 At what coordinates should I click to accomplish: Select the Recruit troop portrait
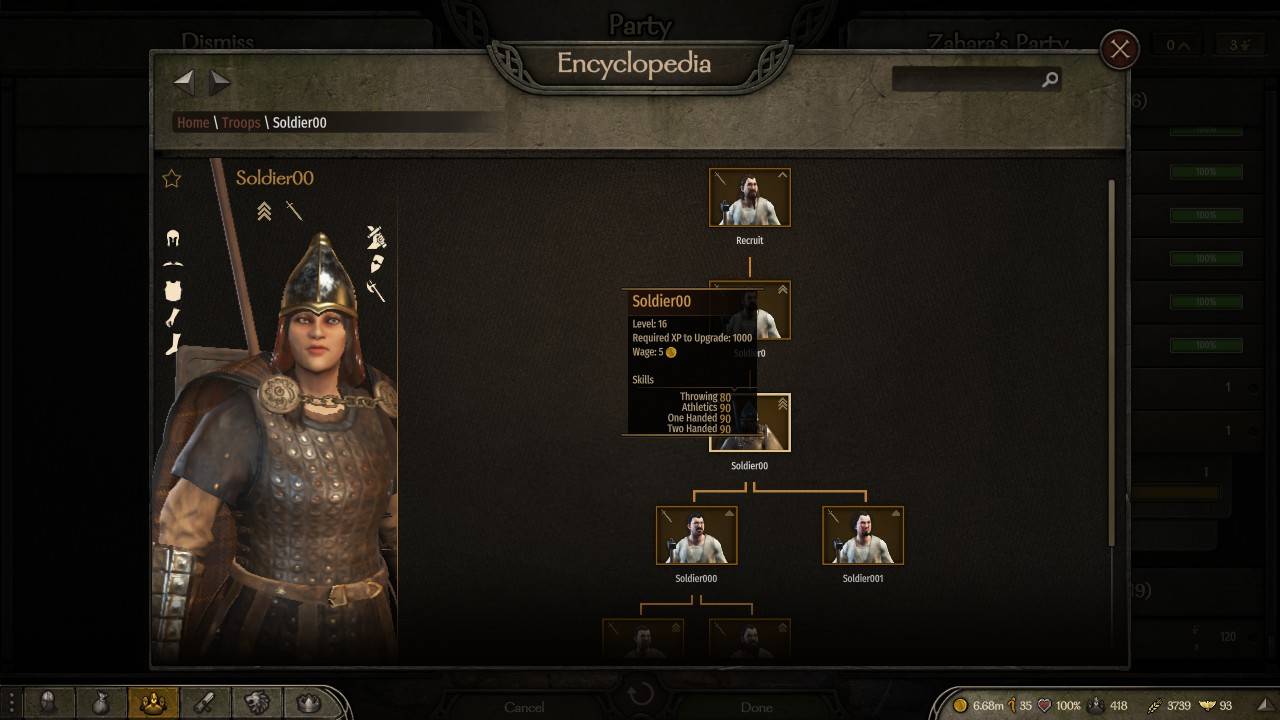pos(749,198)
